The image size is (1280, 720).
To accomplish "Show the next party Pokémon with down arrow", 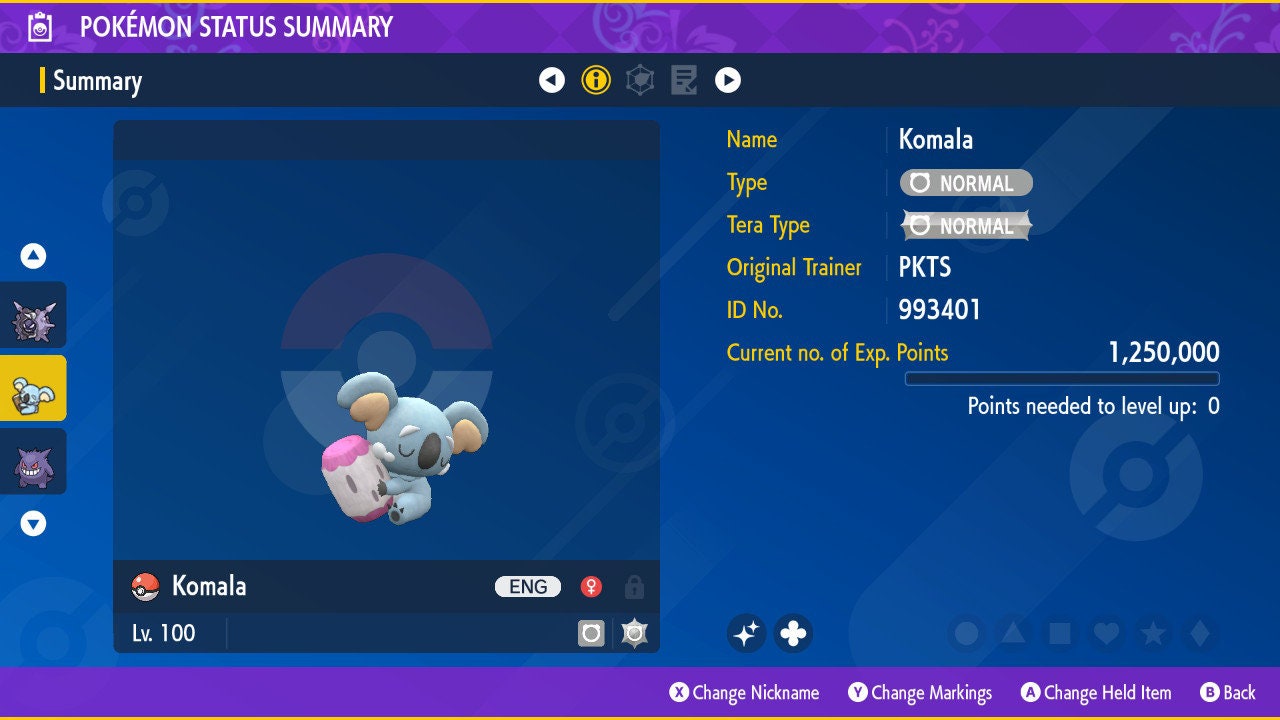I will 34,523.
